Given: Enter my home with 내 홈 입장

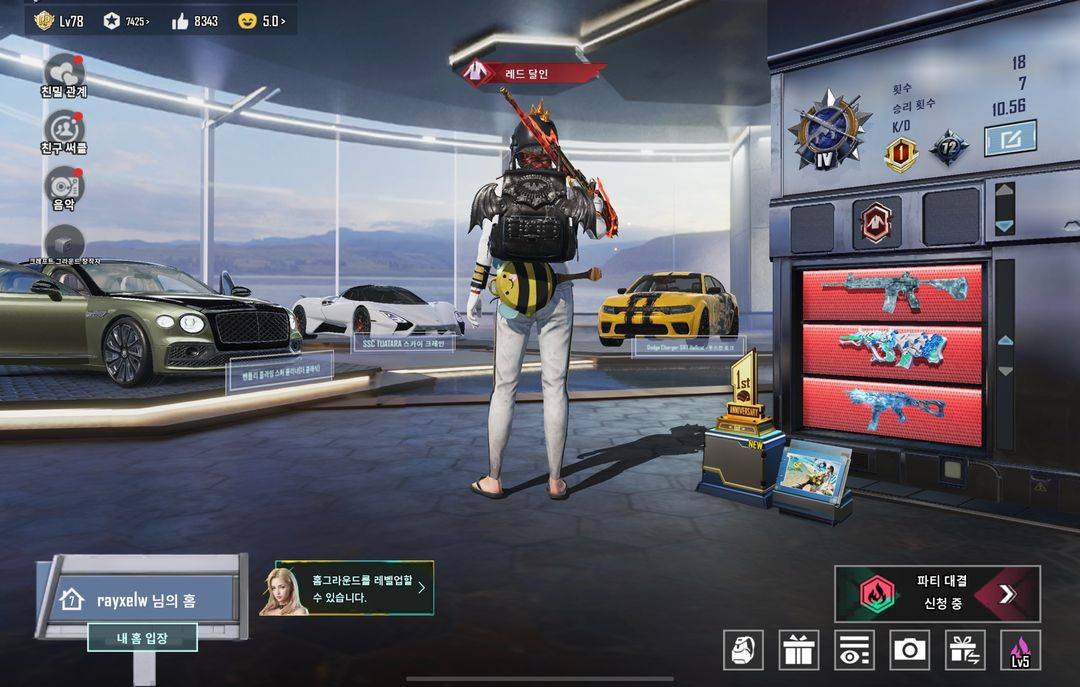Looking at the screenshot, I should tap(142, 637).
